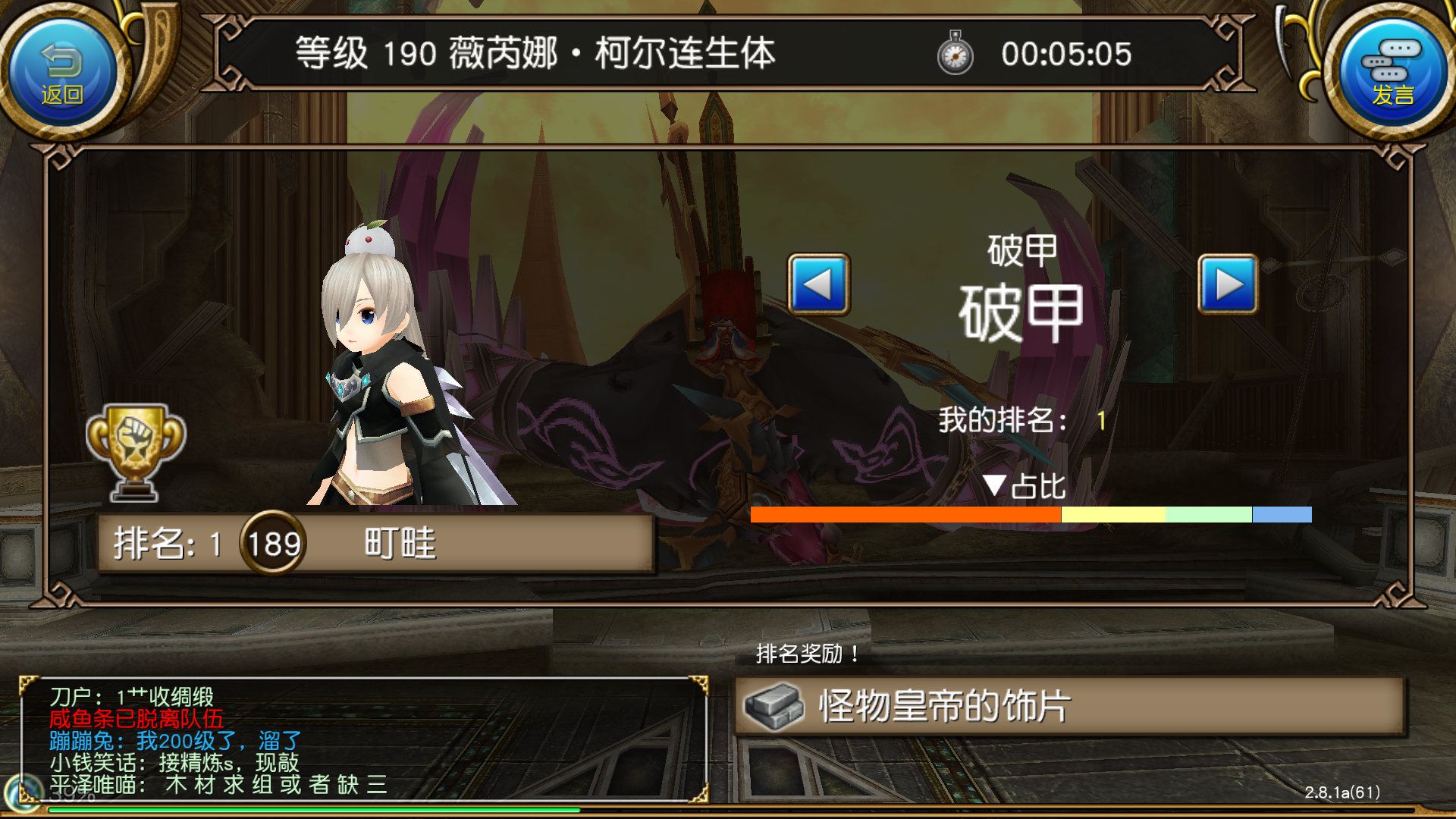Tap 蹦蹦兔's chat message in the log
Image resolution: width=1456 pixels, height=819 pixels.
click(174, 741)
